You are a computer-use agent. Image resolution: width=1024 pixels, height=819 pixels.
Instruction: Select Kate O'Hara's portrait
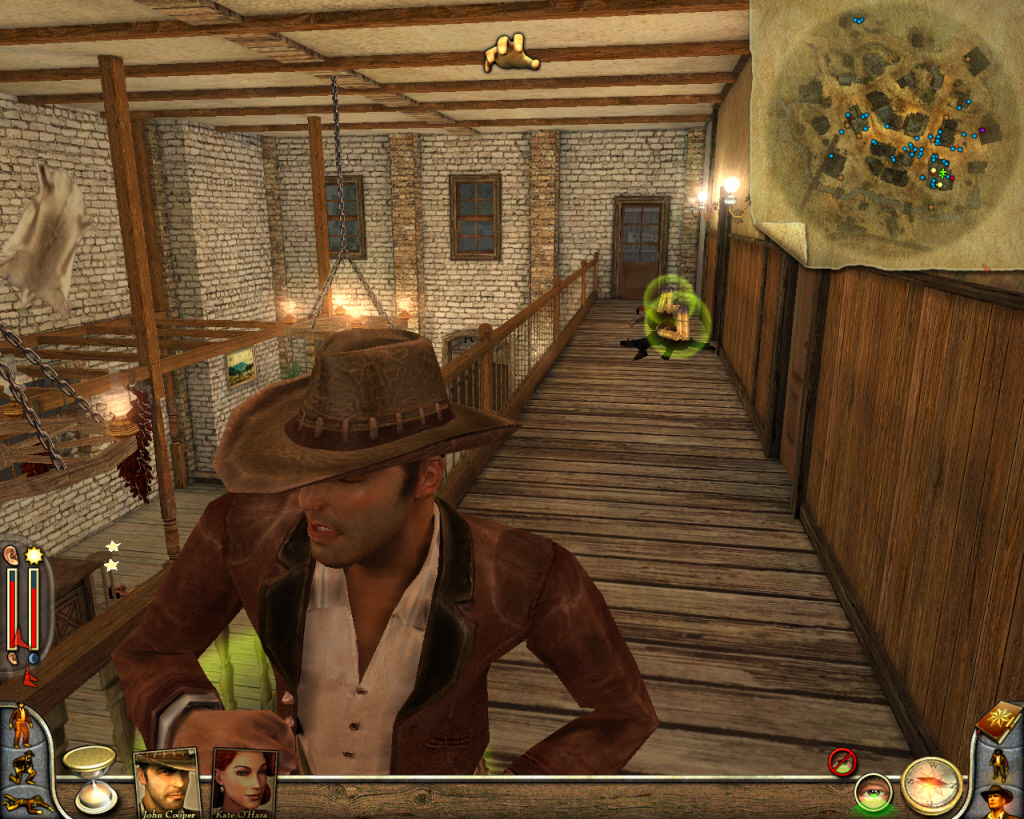(x=243, y=781)
